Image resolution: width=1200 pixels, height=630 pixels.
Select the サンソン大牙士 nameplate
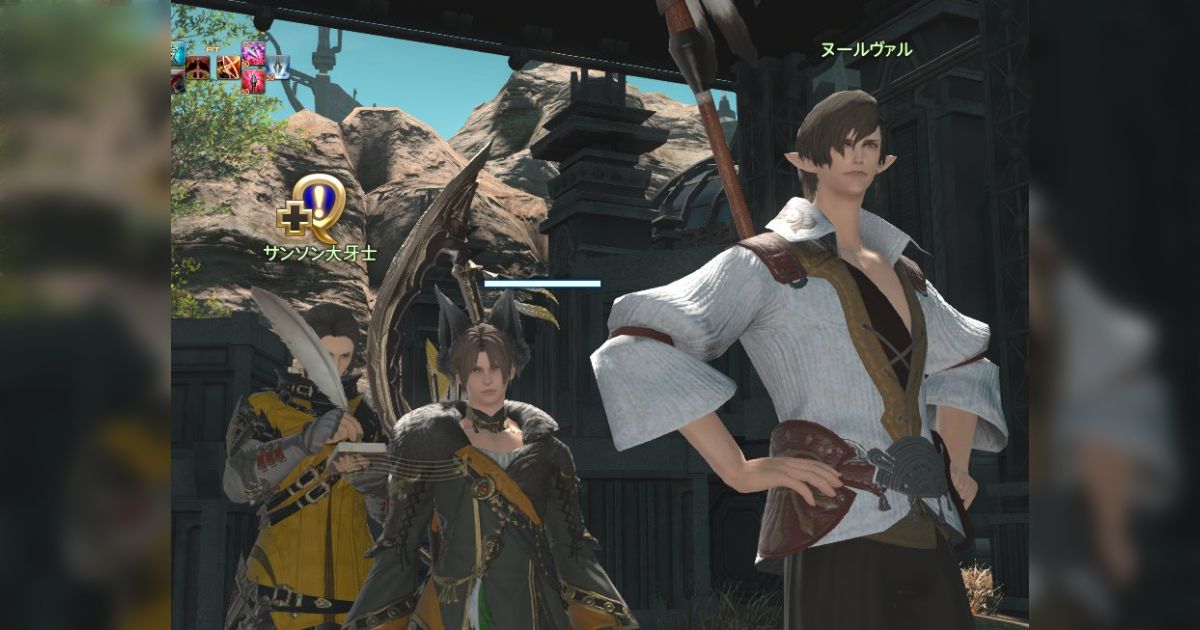[320, 254]
